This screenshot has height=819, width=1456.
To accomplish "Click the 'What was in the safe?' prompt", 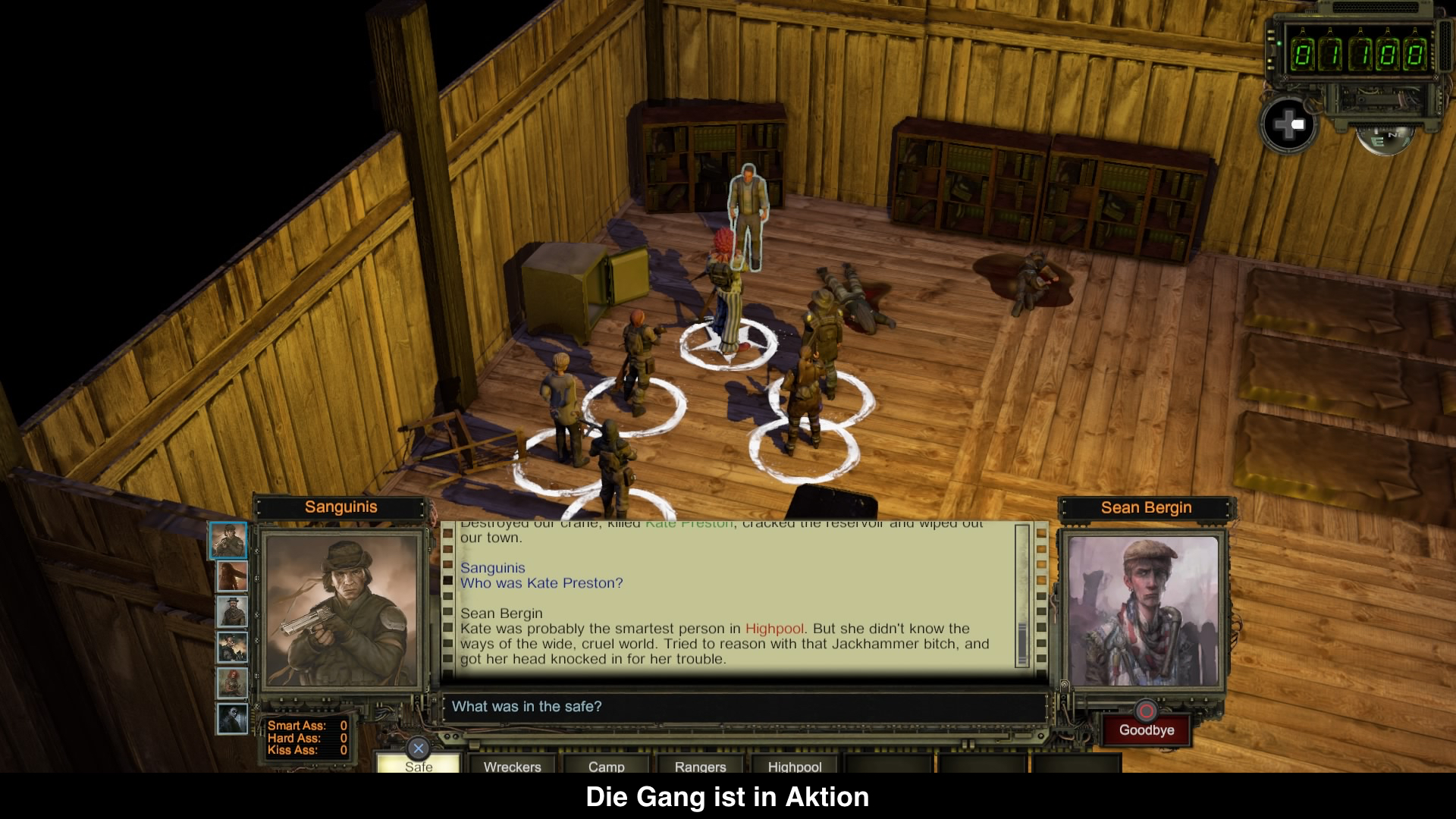I will [526, 707].
